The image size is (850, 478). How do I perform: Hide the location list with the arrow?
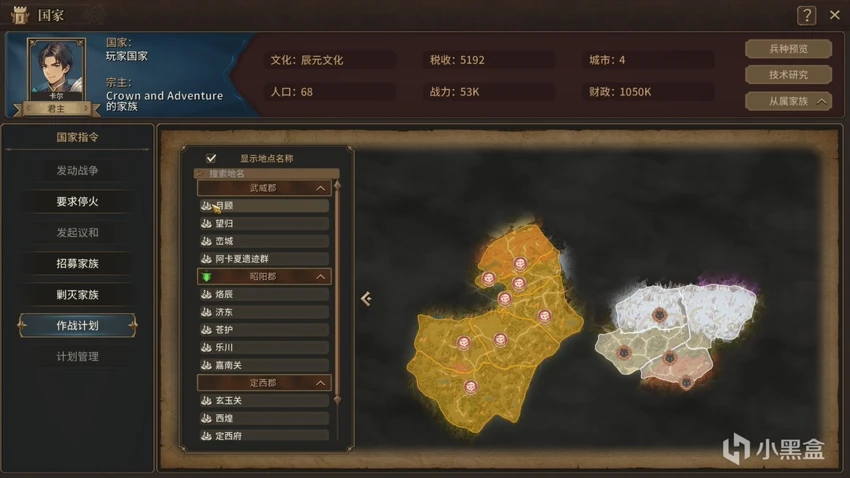pos(366,298)
